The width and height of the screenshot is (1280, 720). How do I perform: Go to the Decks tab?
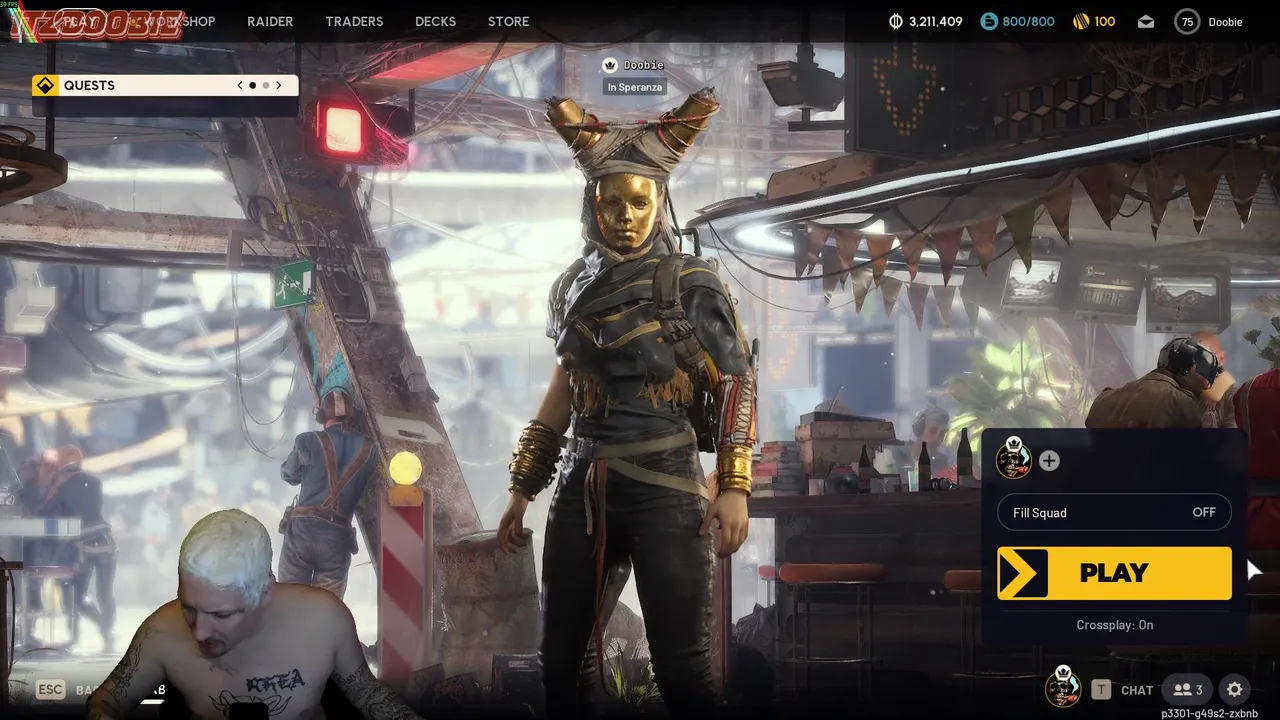pos(435,21)
